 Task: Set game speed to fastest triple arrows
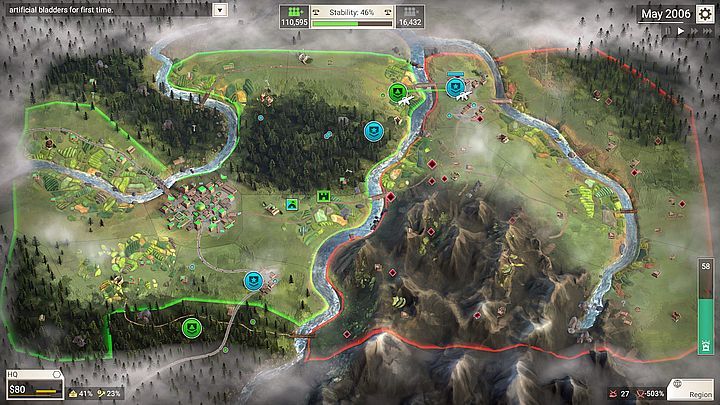click(x=707, y=31)
